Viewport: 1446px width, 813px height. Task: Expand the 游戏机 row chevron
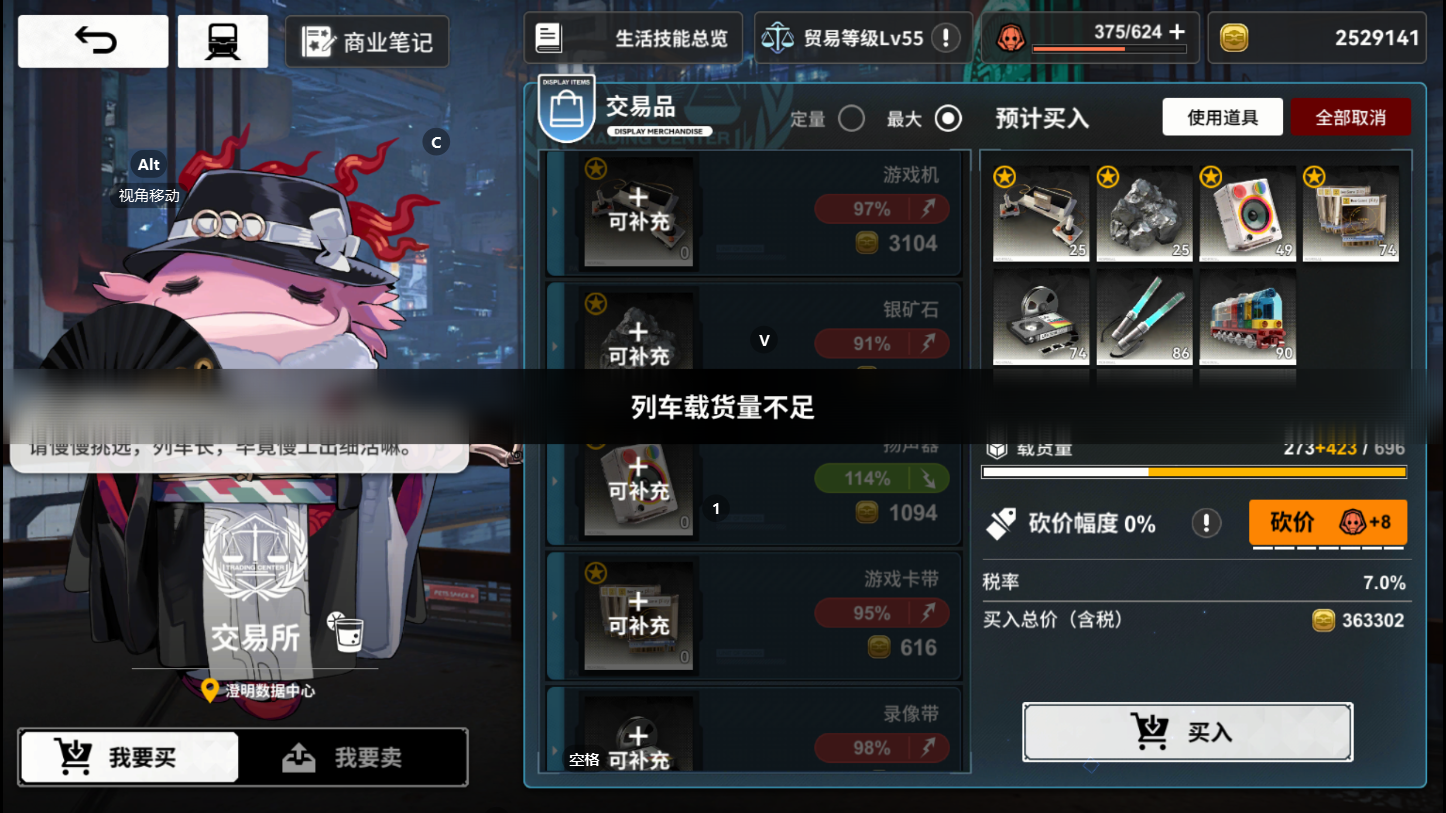[556, 212]
